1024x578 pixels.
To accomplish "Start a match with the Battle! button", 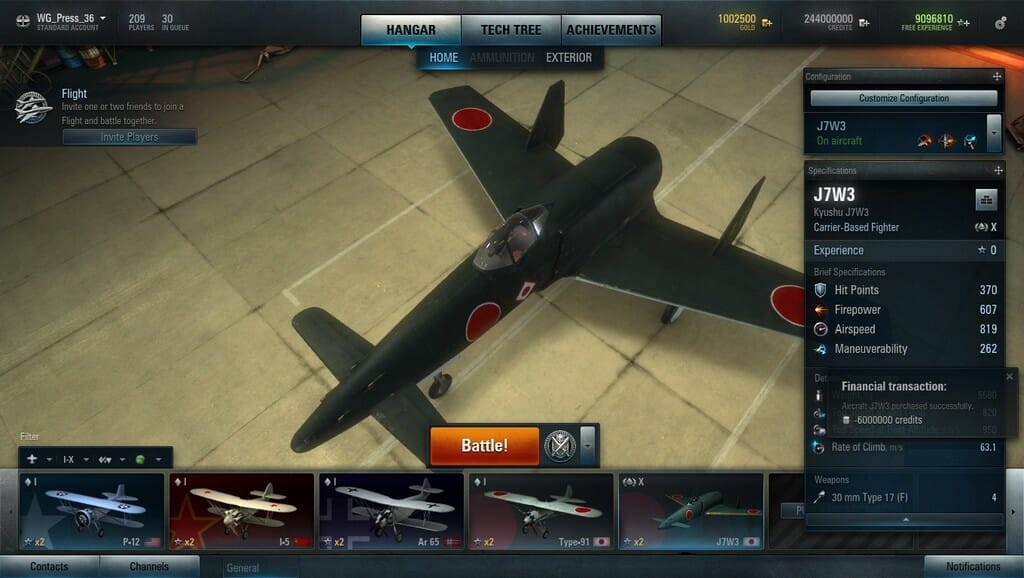I will tap(484, 445).
